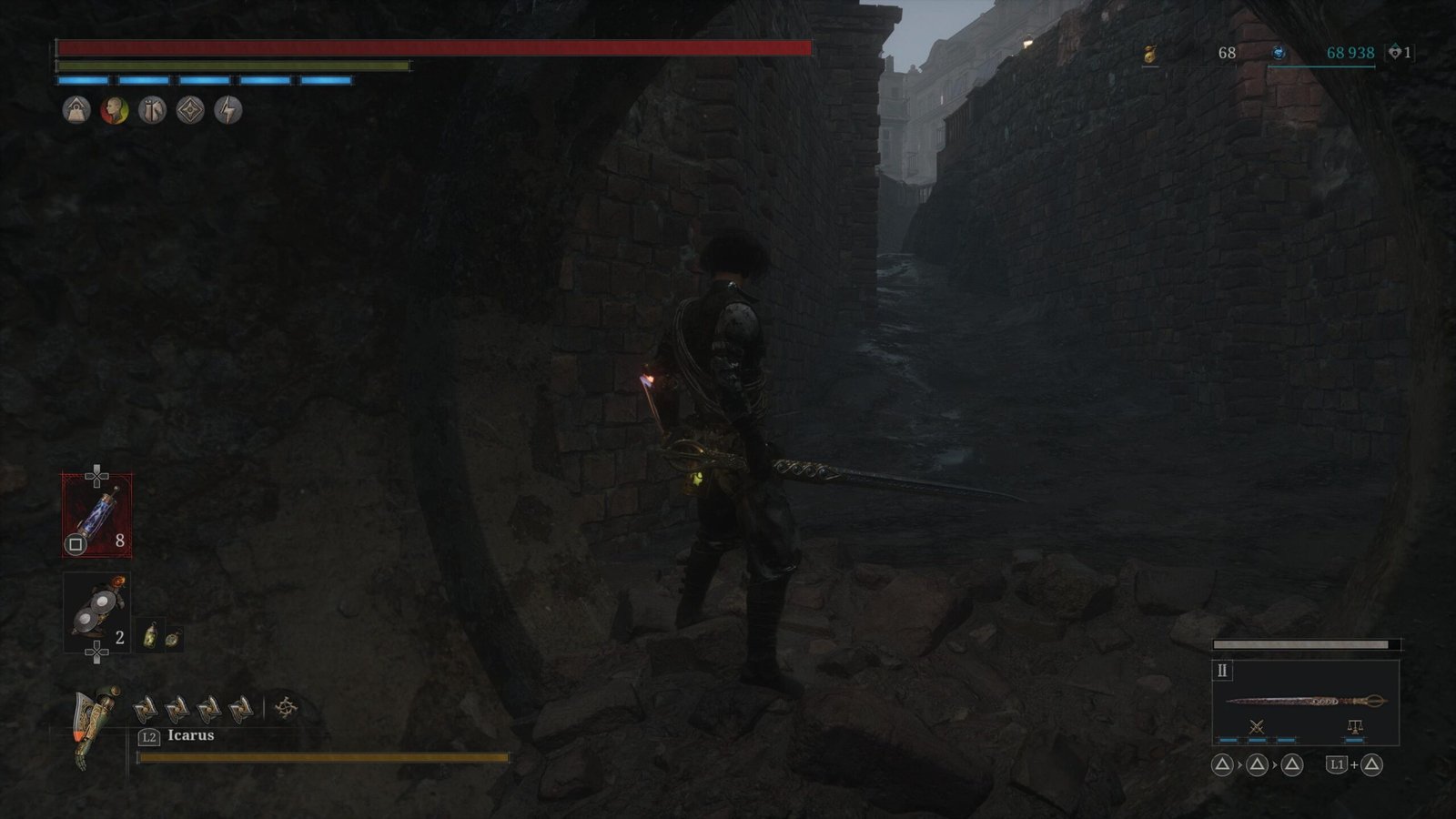Select the round amulet item beside the lantern
This screenshot has height=819, width=1456.
pos(171,638)
